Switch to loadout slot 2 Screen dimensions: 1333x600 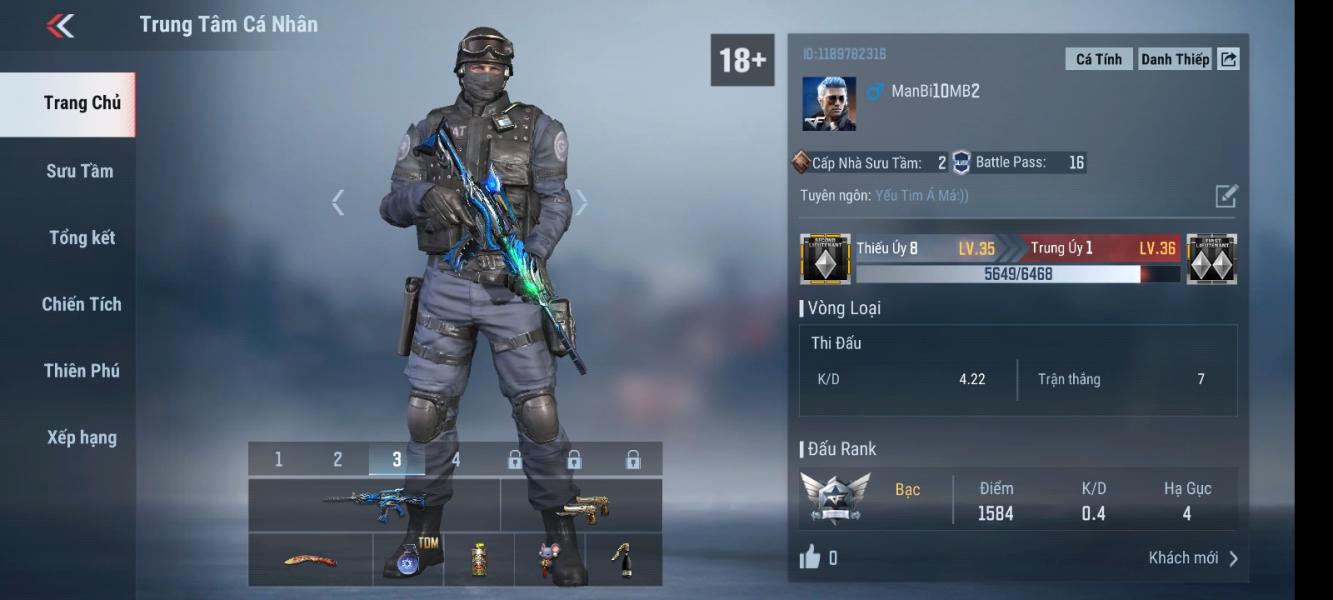pyautogui.click(x=338, y=460)
